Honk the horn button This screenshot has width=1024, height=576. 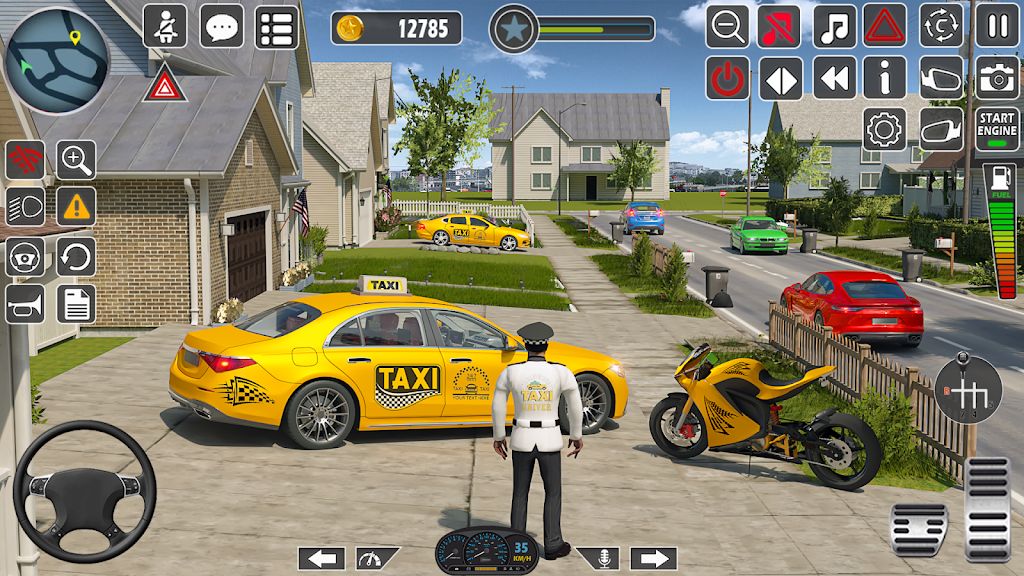[x=25, y=304]
